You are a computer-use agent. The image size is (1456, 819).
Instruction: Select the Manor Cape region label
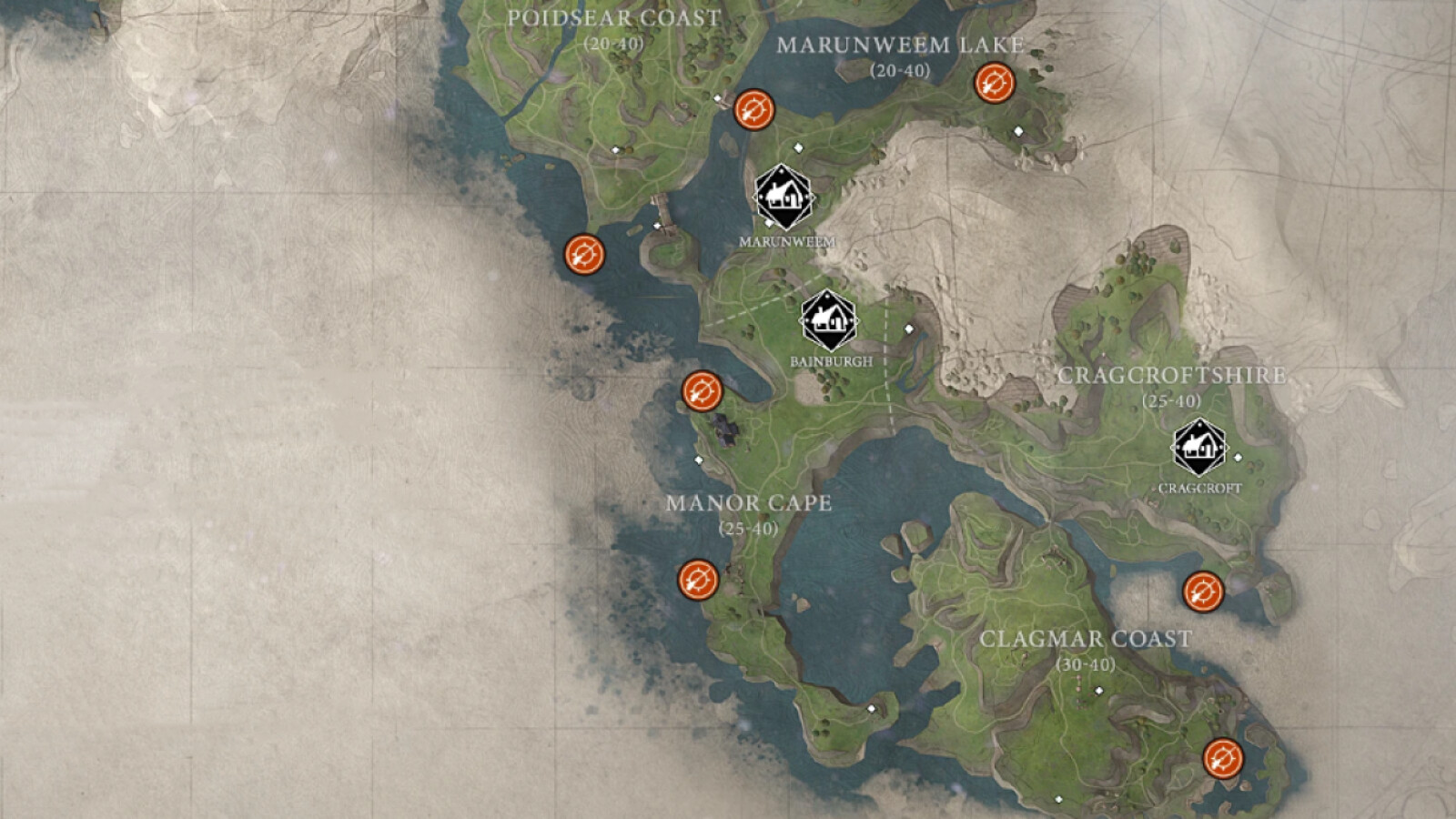pos(752,502)
